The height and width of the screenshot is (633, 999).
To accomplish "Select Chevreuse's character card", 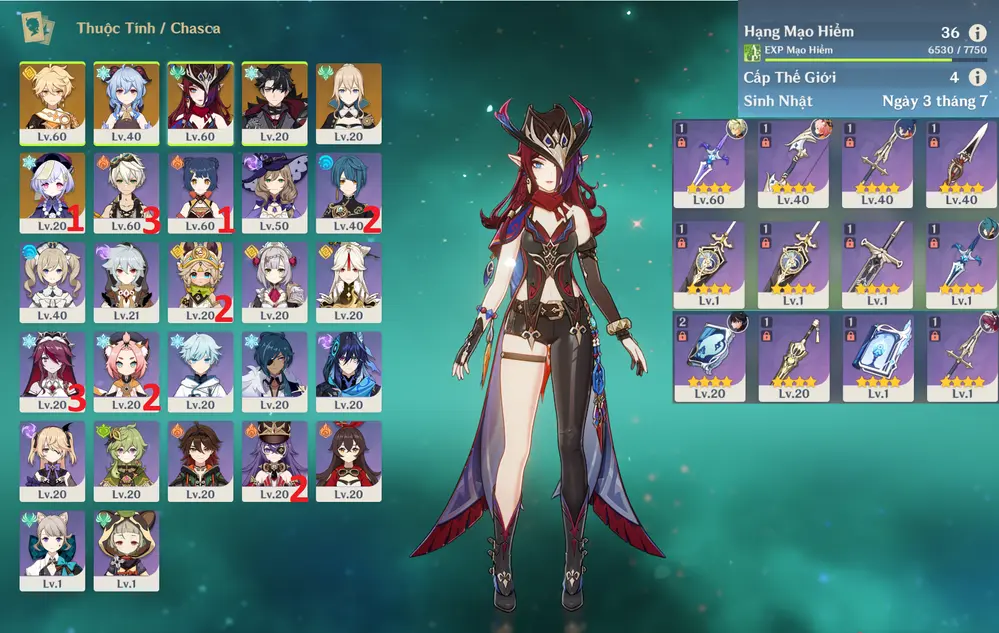I will 274,461.
